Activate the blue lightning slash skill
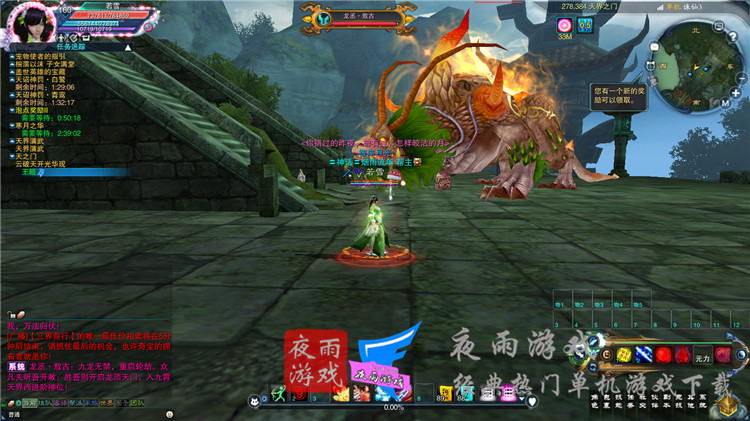Image resolution: width=750 pixels, height=421 pixels. 643,356
